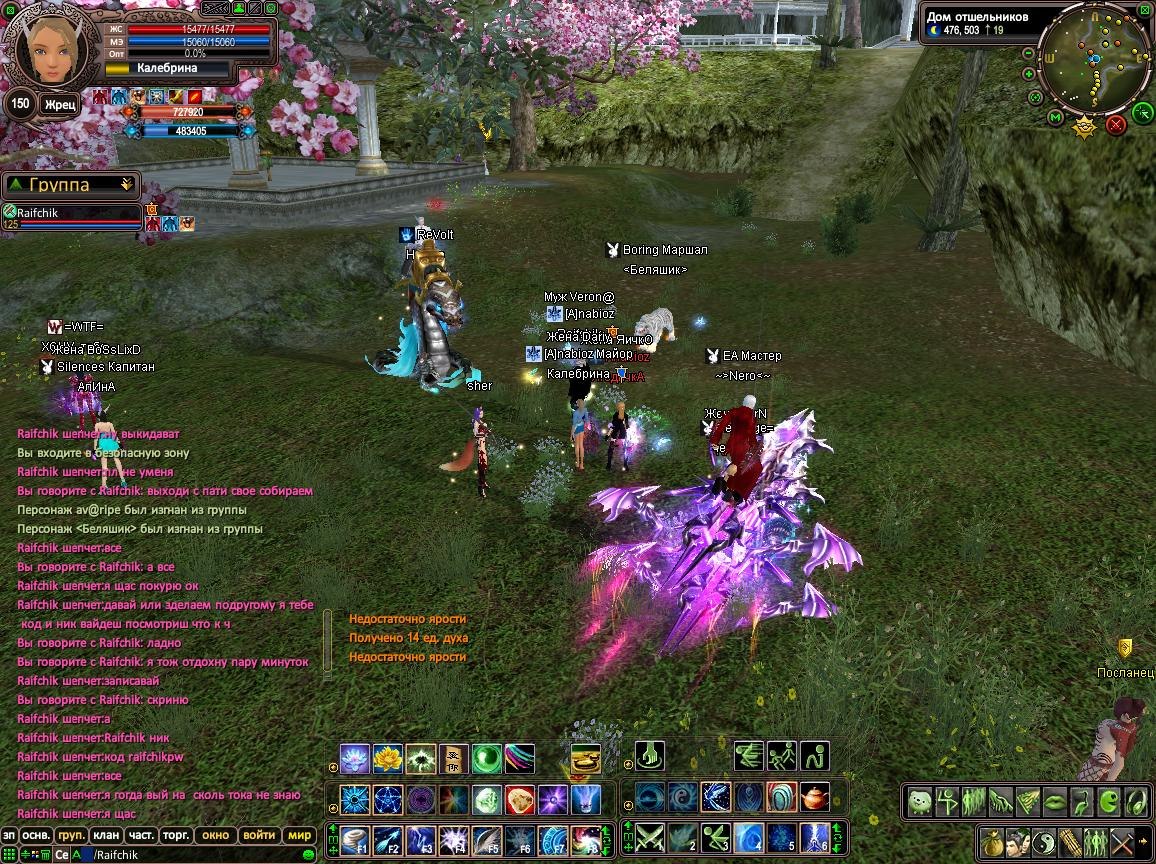Toggle the red crossed-swords PK button
This screenshot has width=1156, height=864.
pos(1116,124)
